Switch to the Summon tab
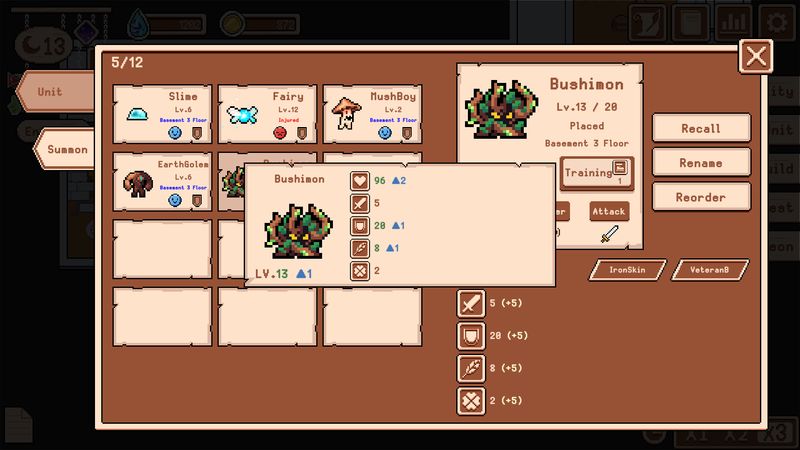The width and height of the screenshot is (800, 450). tap(67, 150)
